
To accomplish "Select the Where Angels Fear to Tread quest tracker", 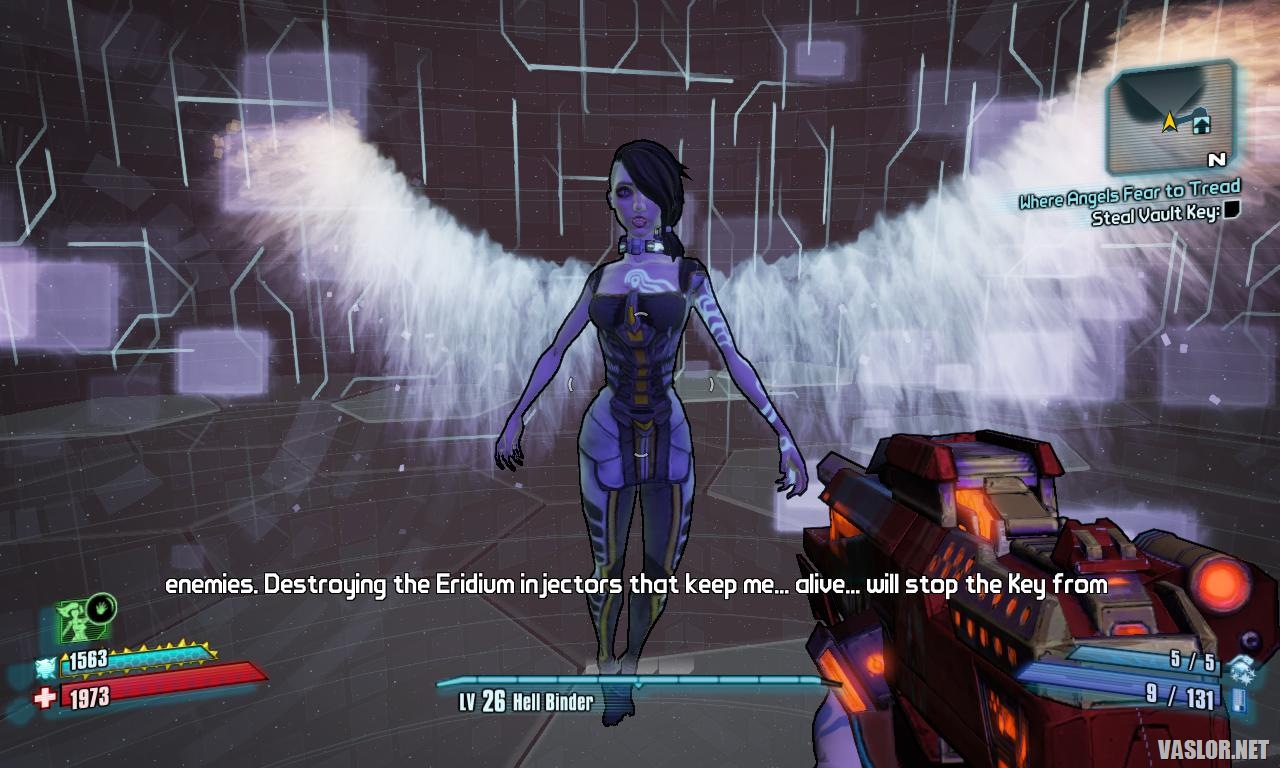I will pos(1129,193).
